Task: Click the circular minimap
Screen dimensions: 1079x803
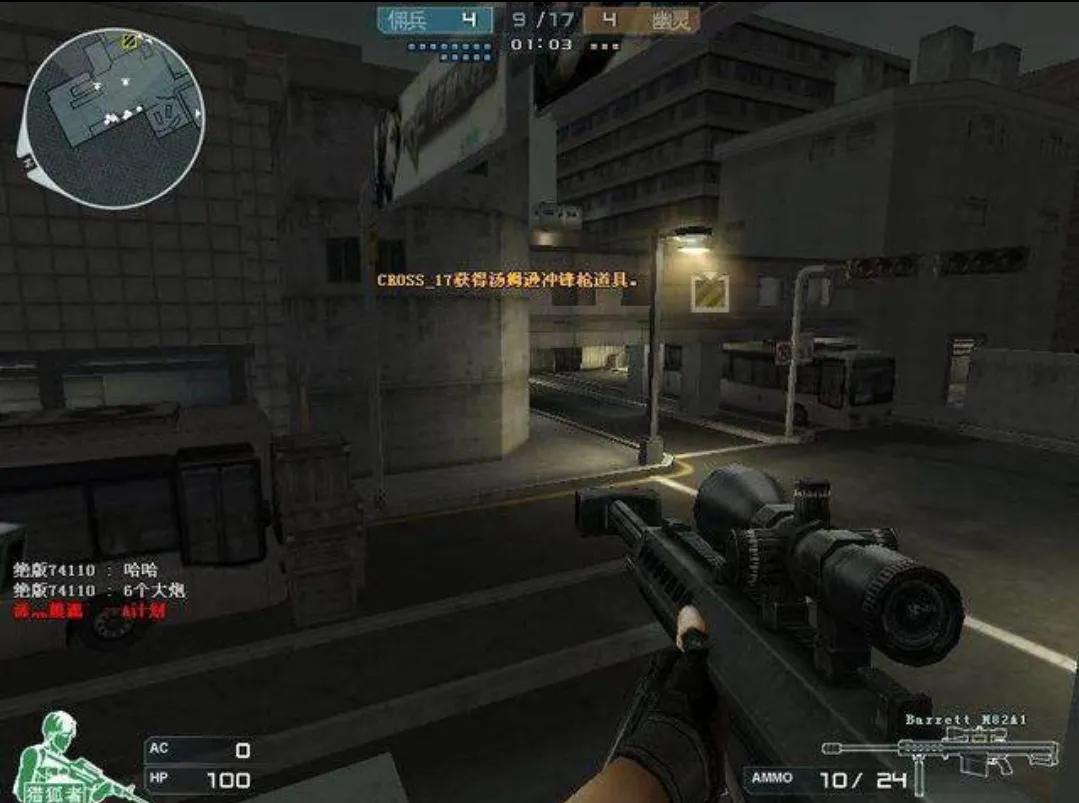Action: click(x=115, y=117)
